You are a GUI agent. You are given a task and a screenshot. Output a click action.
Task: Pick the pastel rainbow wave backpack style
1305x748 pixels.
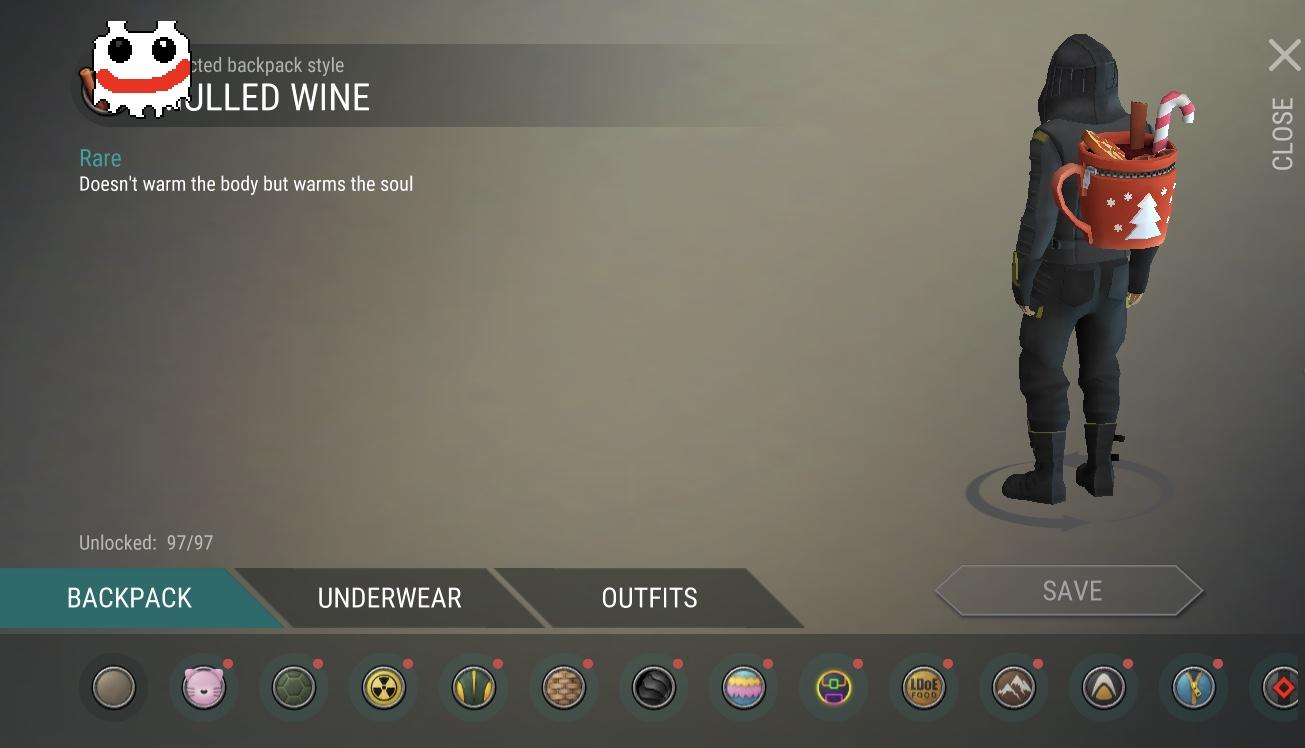744,688
